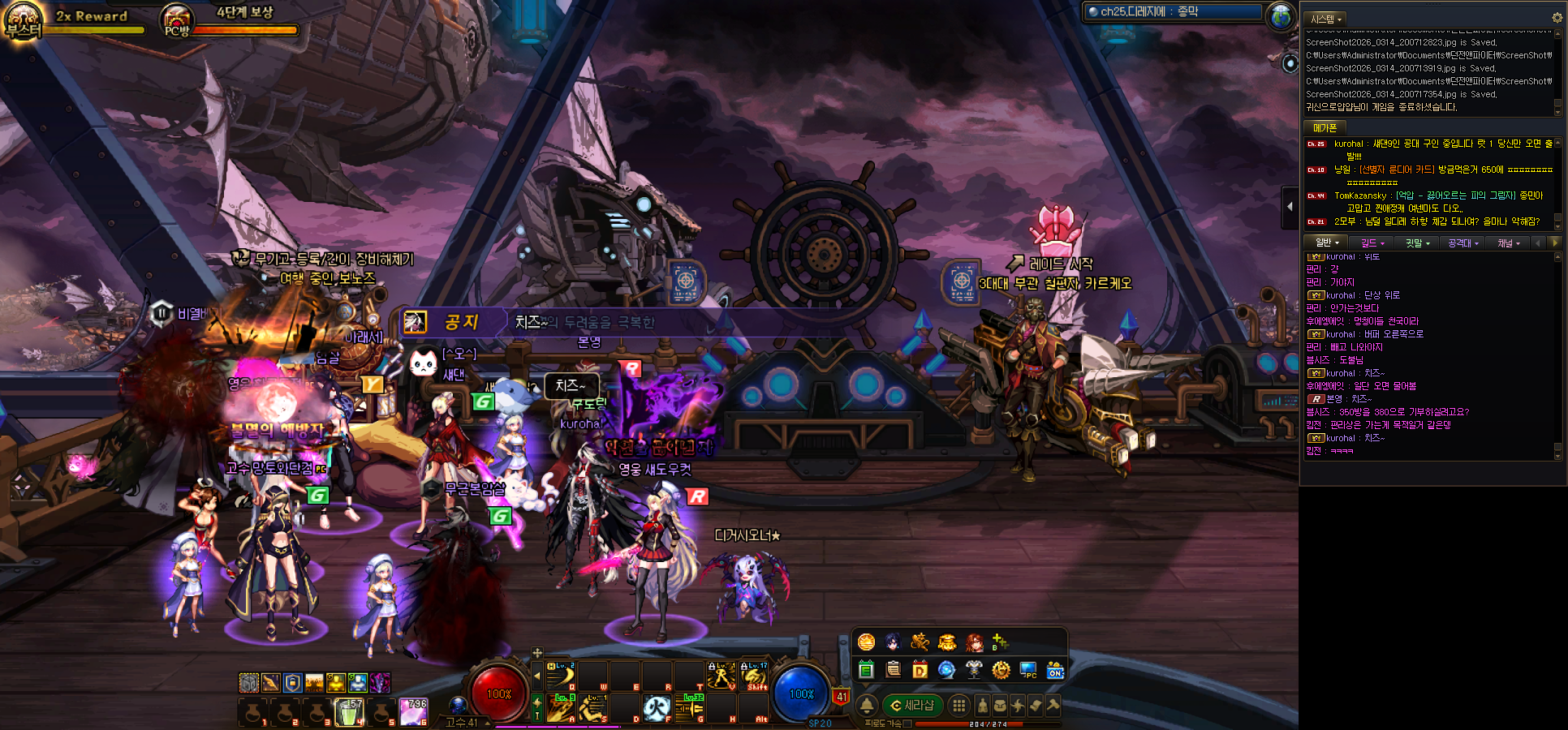Open the grid-shaped main menu button
Image resolution: width=1568 pixels, height=730 pixels.
pyautogui.click(x=958, y=706)
